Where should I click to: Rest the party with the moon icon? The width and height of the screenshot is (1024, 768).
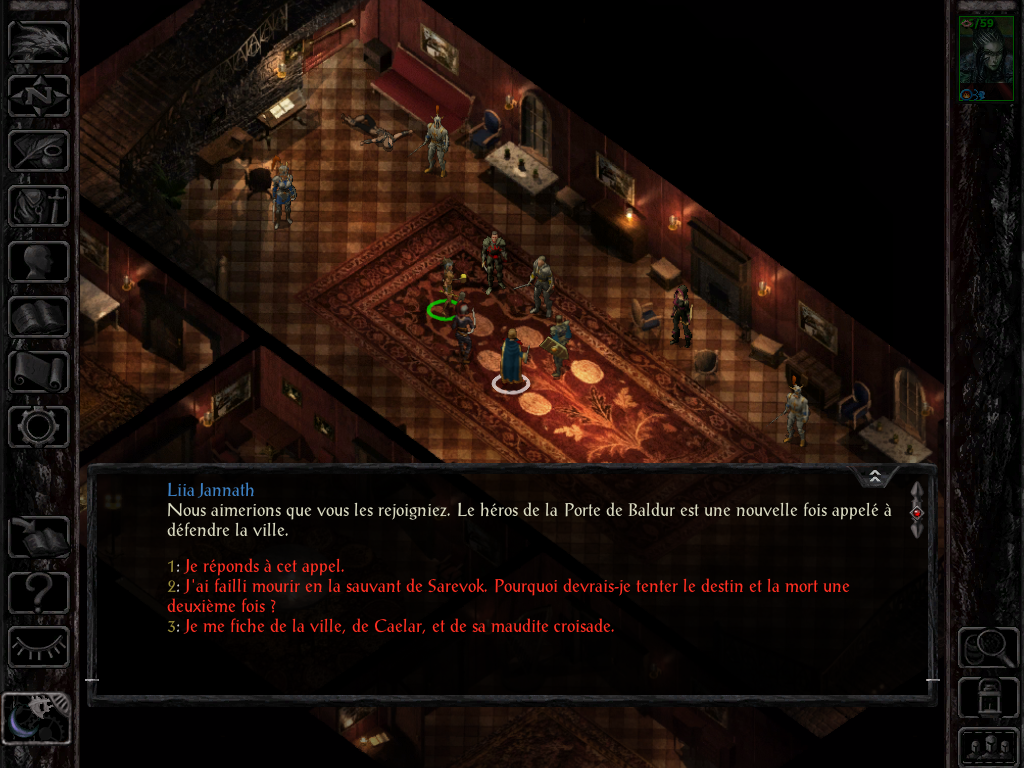(x=37, y=718)
